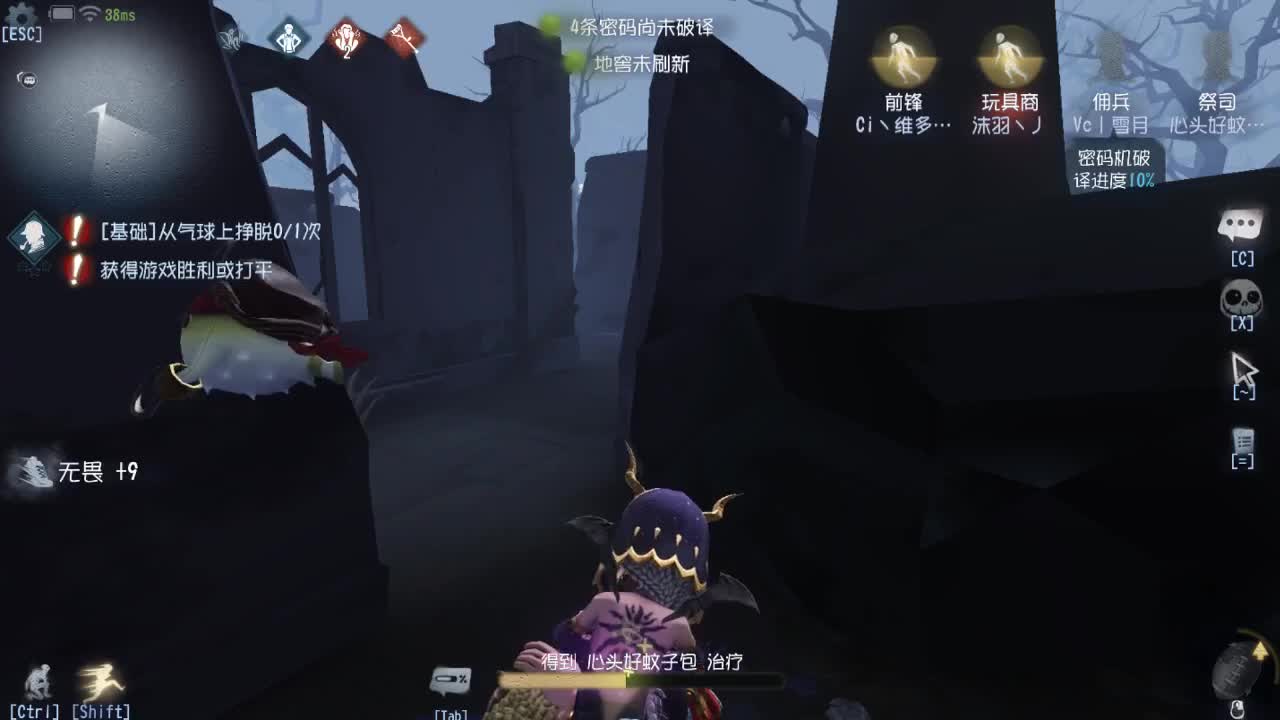Screen dimensions: 1280x720
Task: Click the 佣兵 Vc丨雪月 player name
Action: [1110, 125]
